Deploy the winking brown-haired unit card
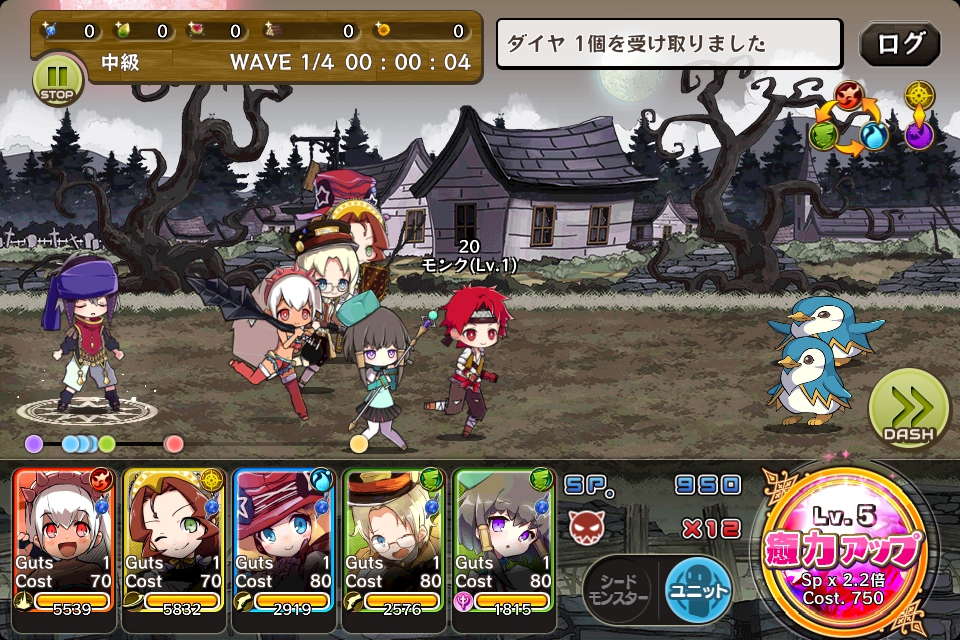Viewport: 960px width, 640px height. point(174,542)
